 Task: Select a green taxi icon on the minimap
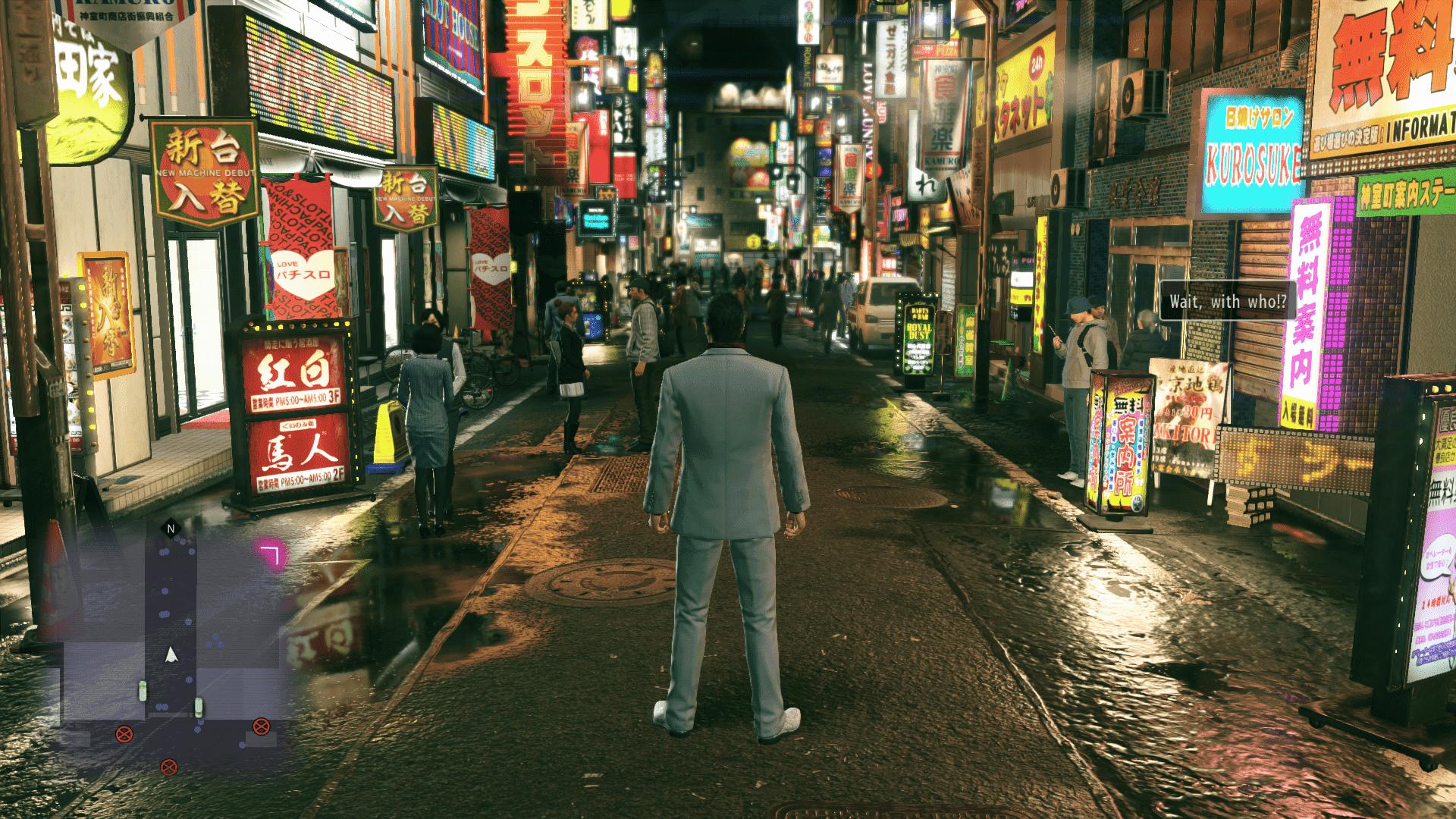coord(143,690)
